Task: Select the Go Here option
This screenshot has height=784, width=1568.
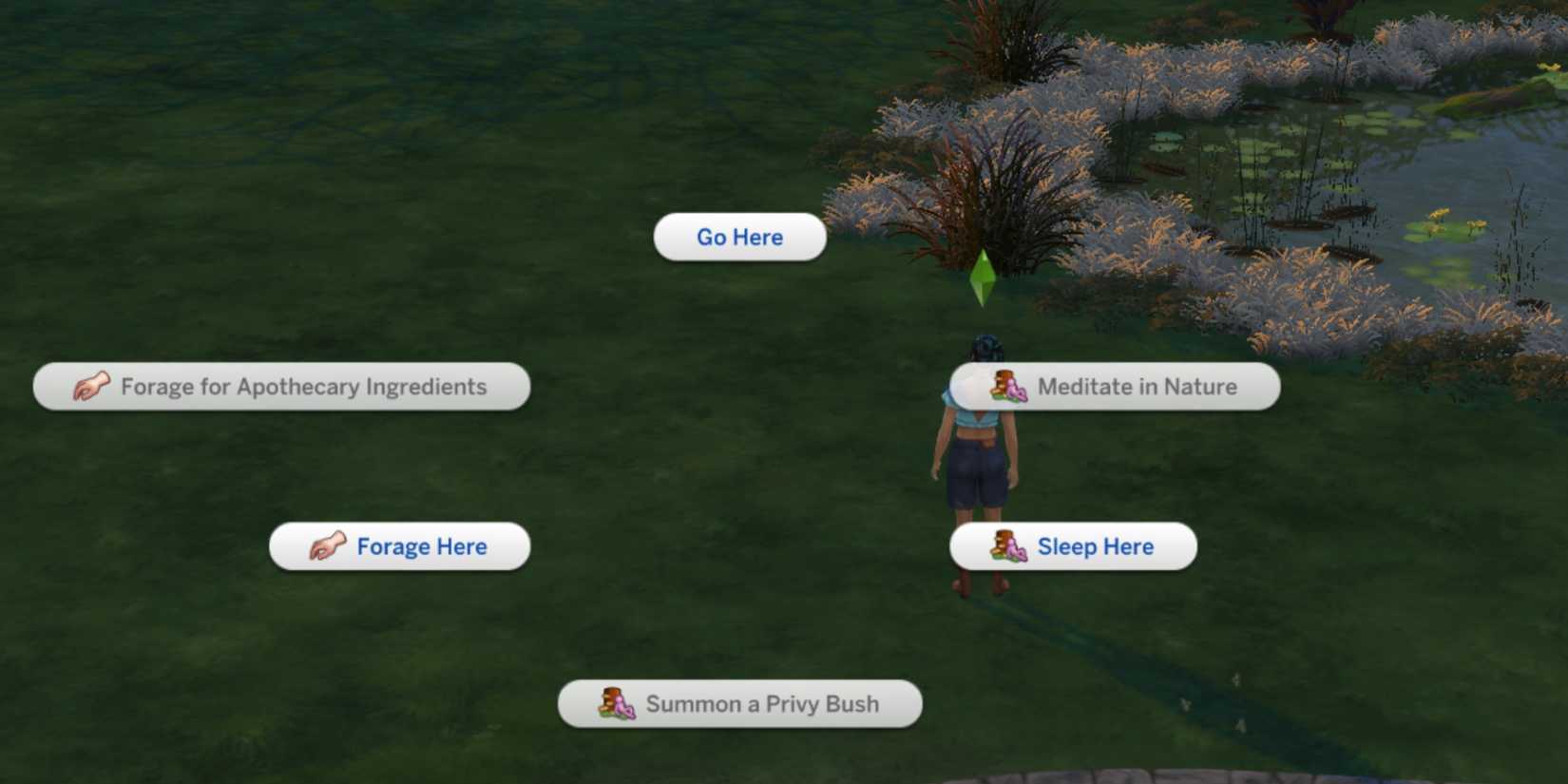Action: click(x=739, y=237)
